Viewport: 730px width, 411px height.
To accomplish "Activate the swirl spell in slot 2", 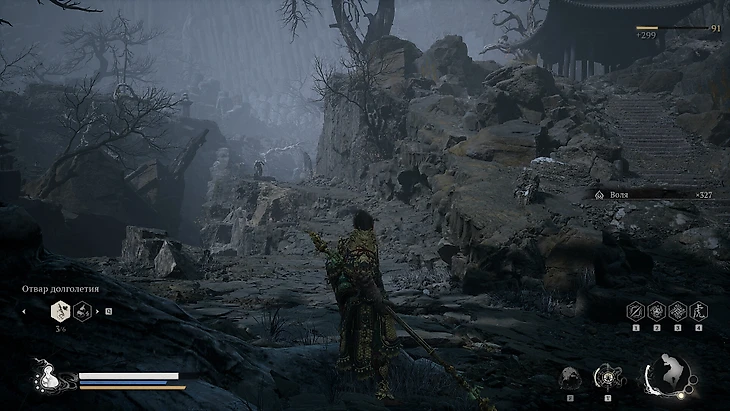I will point(657,311).
